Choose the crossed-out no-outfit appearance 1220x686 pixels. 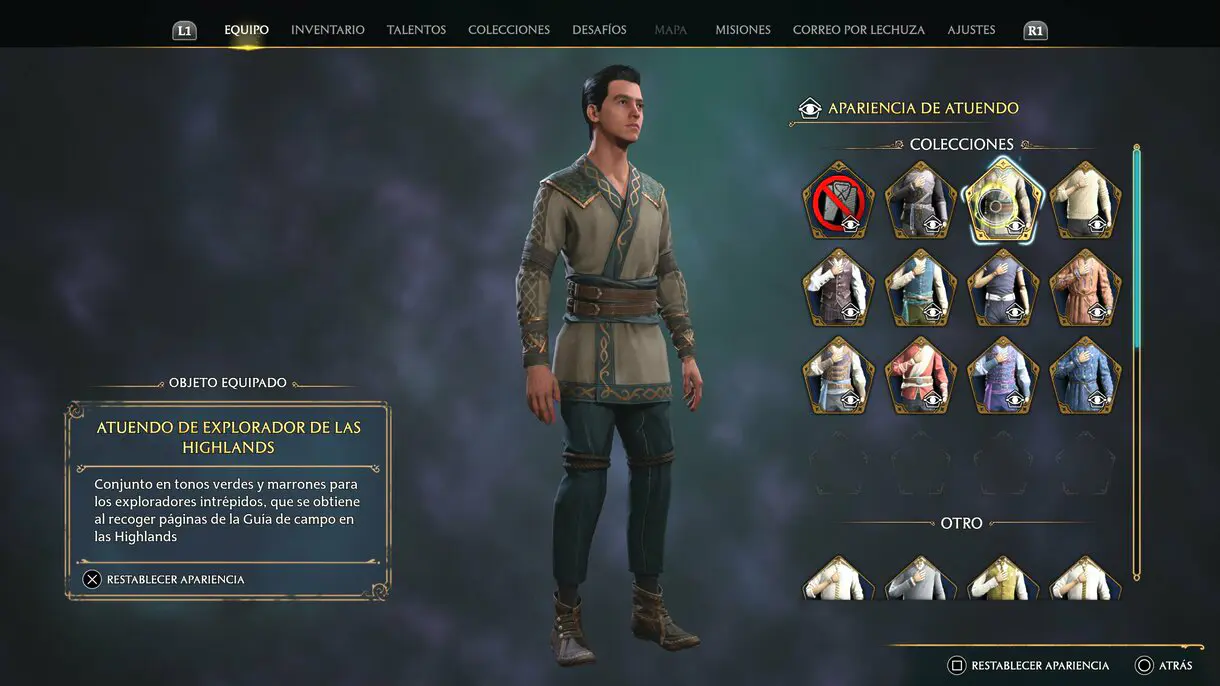click(x=838, y=201)
